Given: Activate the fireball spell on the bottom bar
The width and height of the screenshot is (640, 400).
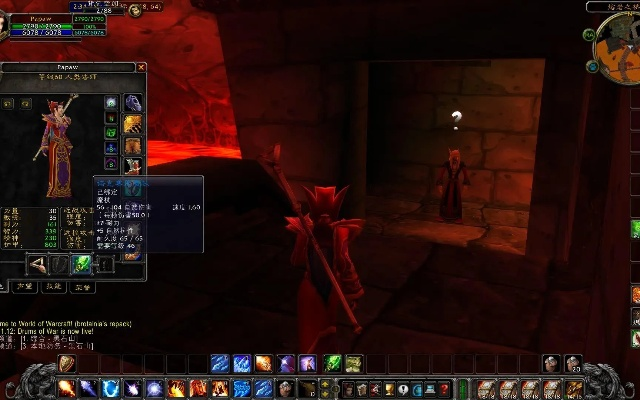Looking at the screenshot, I should coord(66,388).
